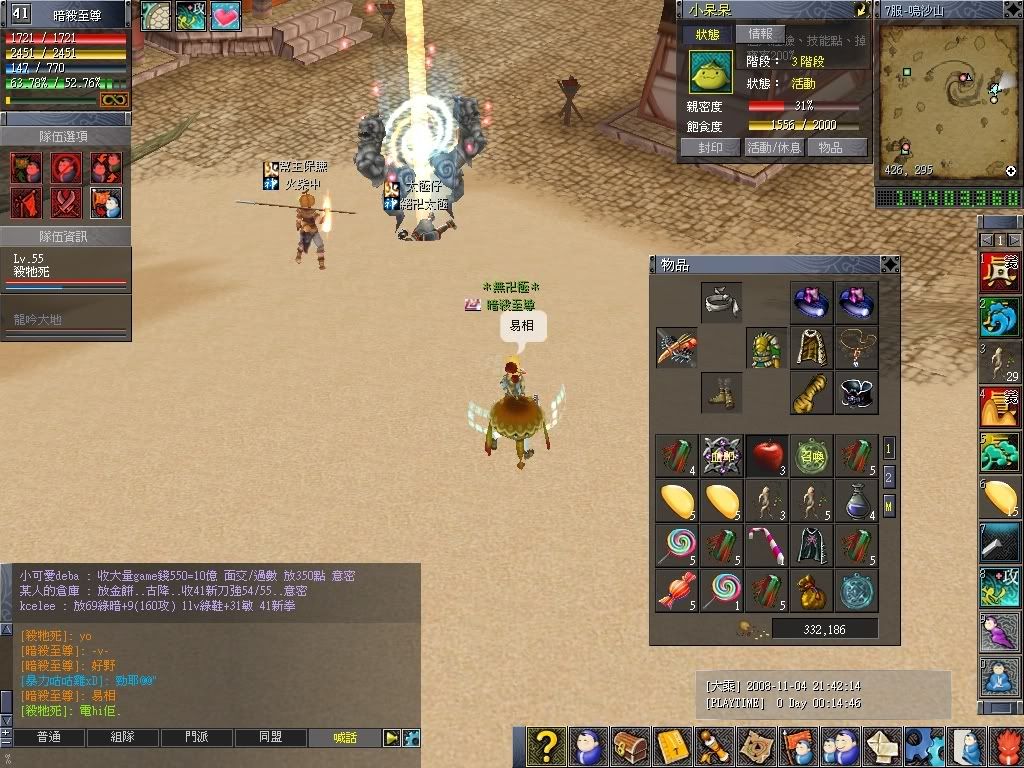Select the red apple in inventory
1024x768 pixels.
point(767,455)
